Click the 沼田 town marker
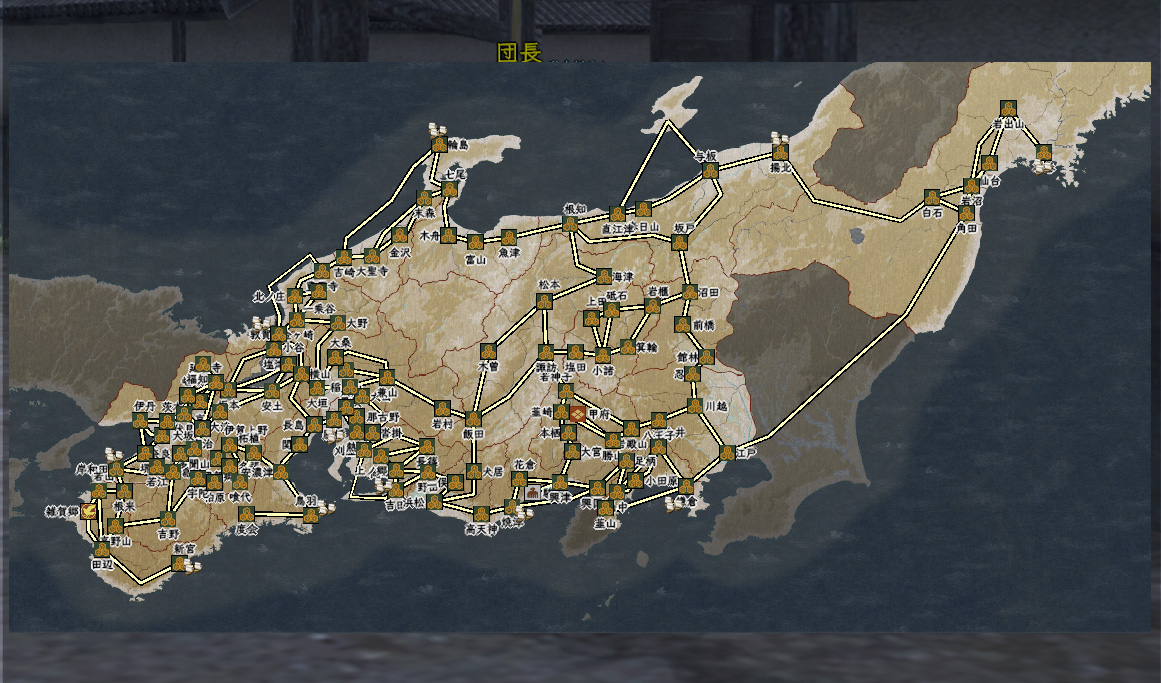 pyautogui.click(x=690, y=292)
